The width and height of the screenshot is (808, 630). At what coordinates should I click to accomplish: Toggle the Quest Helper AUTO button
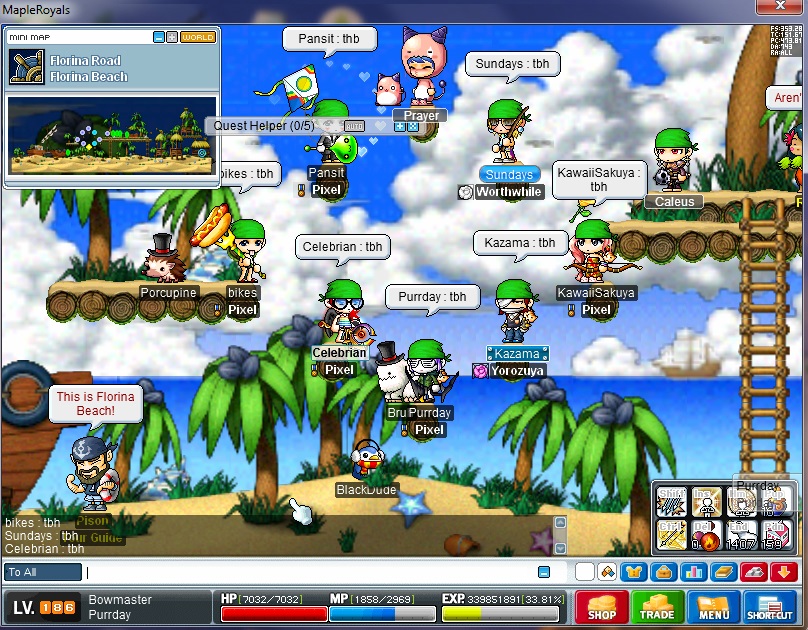pyautogui.click(x=354, y=126)
